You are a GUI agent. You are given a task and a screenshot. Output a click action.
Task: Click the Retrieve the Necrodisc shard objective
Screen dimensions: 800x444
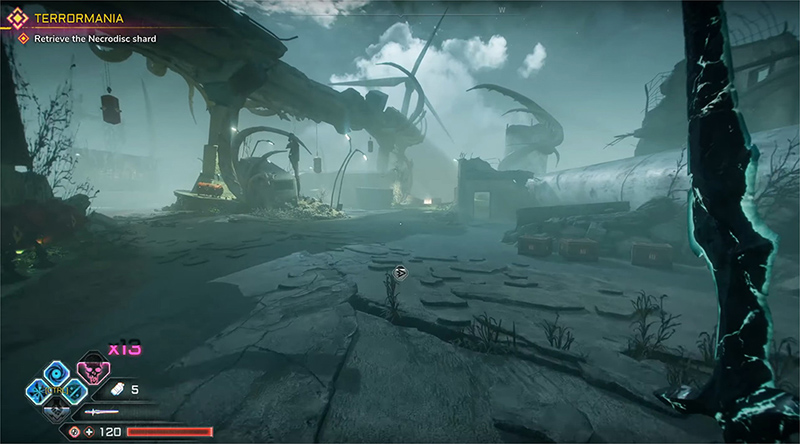click(94, 38)
